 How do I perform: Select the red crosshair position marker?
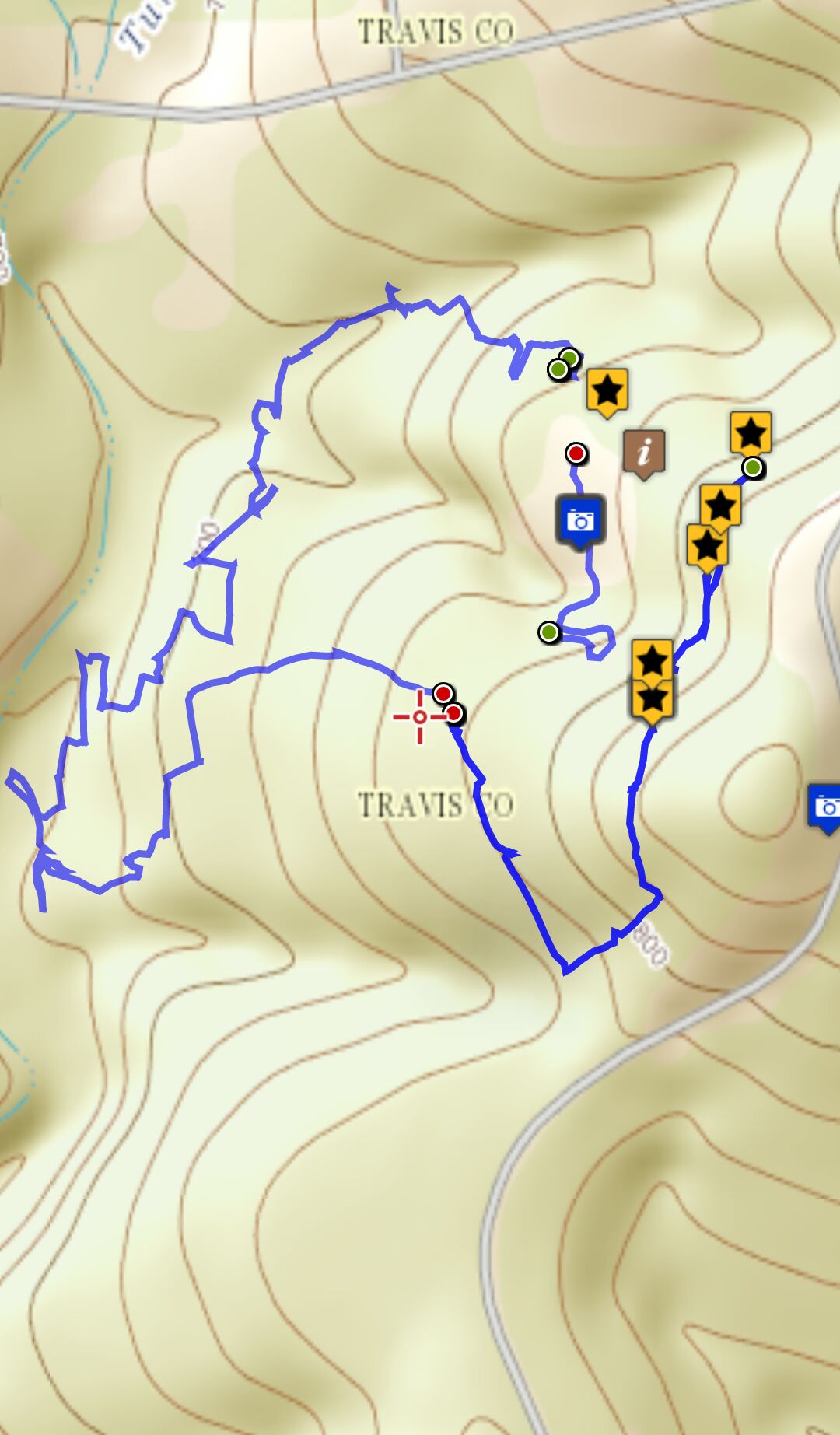tap(420, 716)
